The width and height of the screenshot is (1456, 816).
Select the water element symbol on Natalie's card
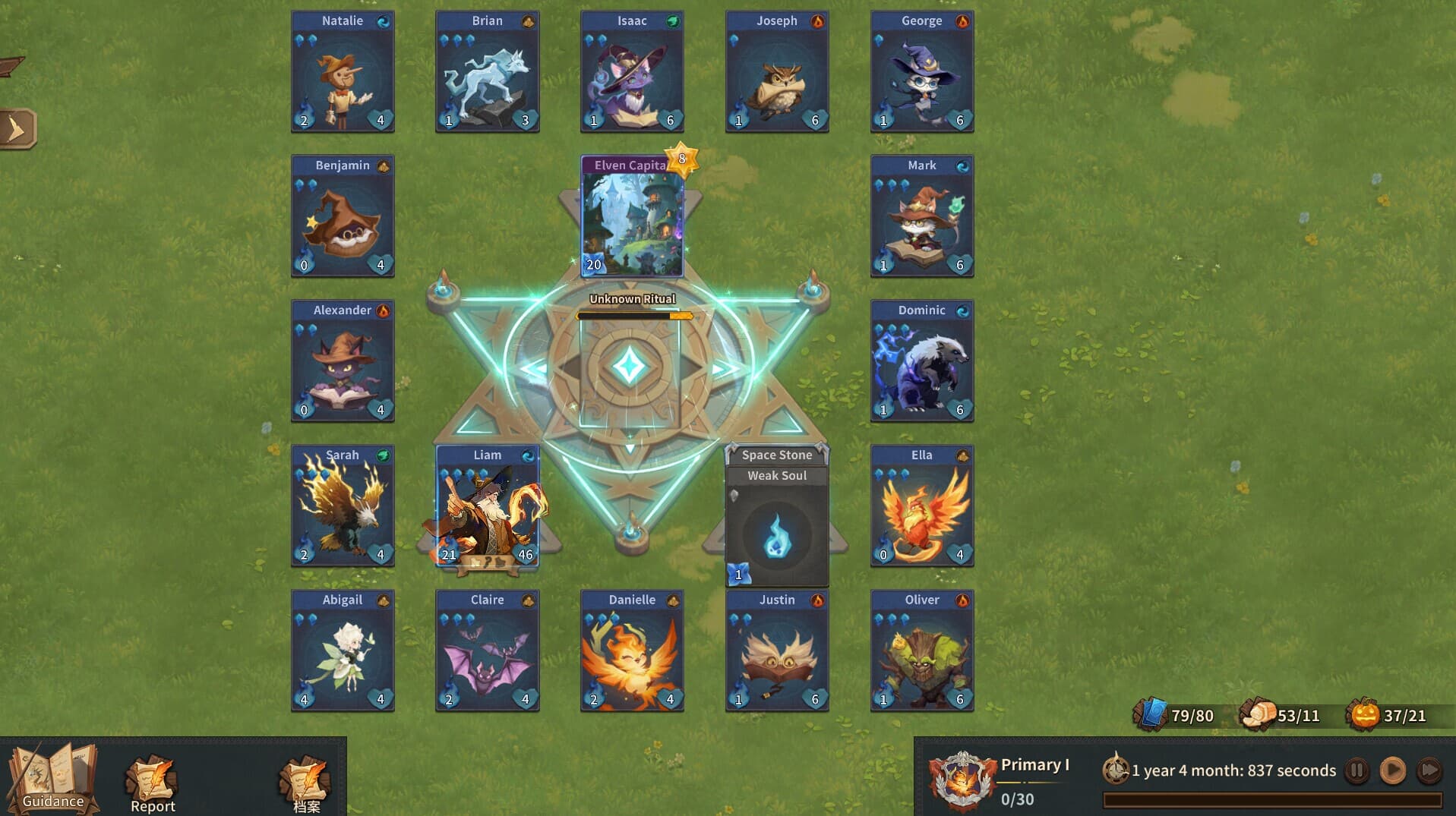385,21
